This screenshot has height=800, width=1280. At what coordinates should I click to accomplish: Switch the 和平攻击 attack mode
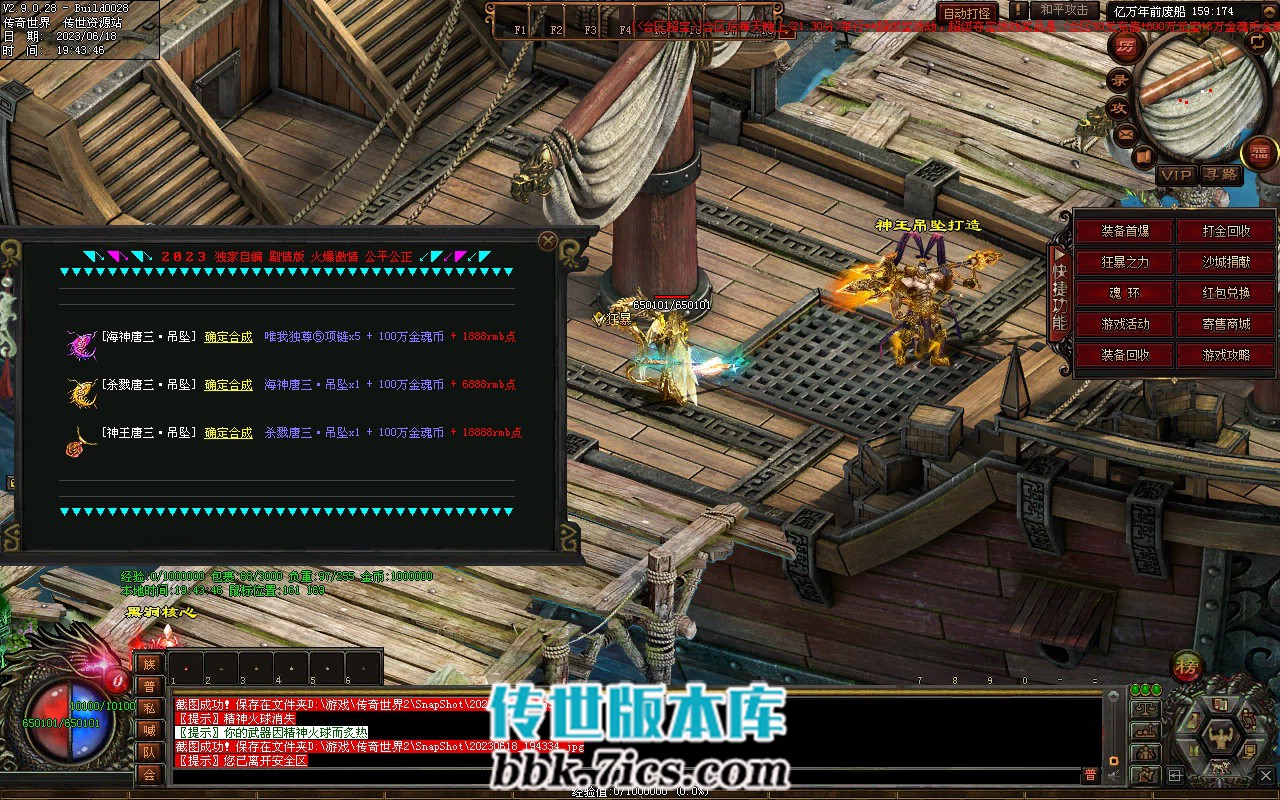1064,10
